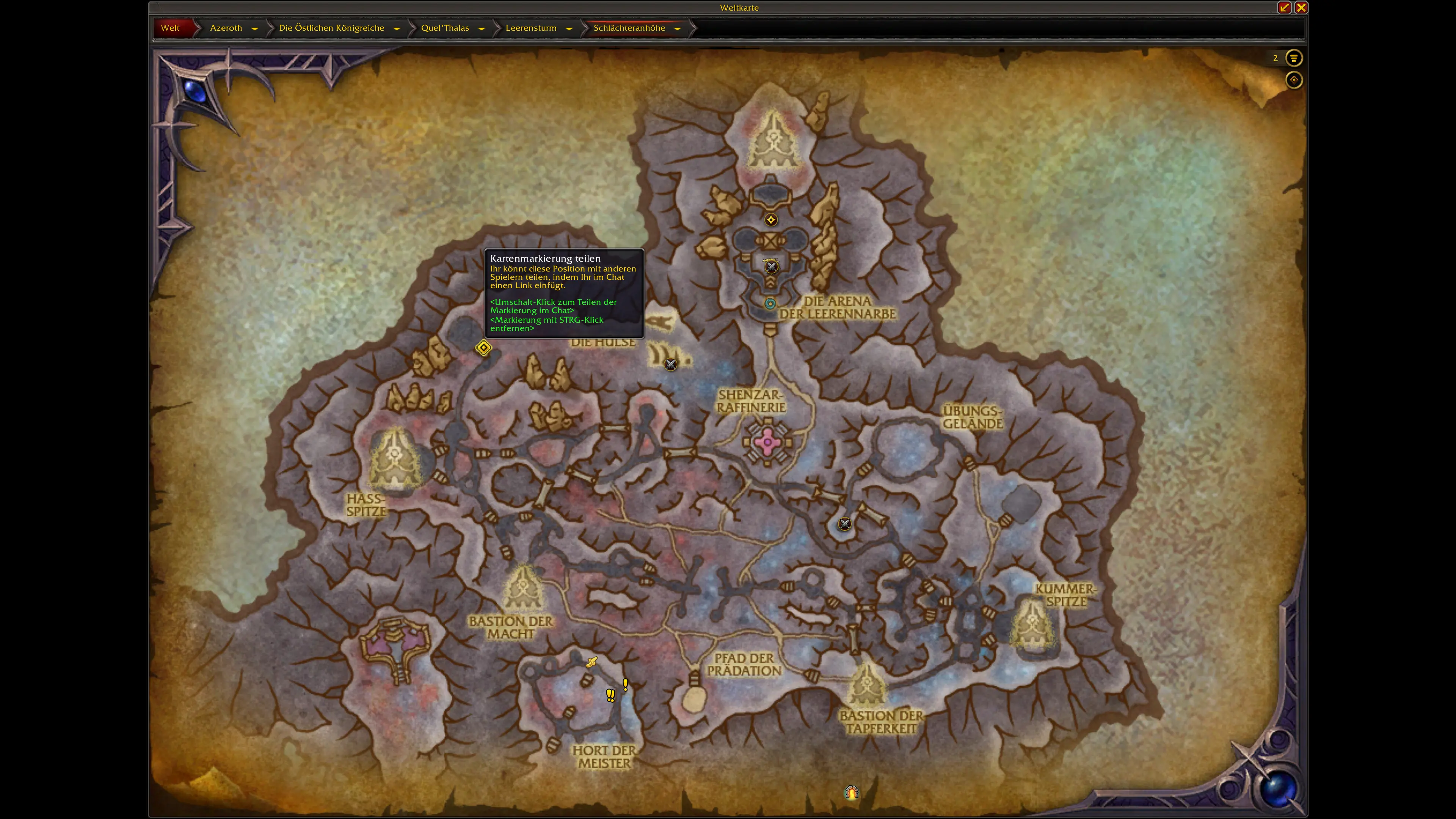Click the yellow map pin marker
1456x819 pixels.
483,348
